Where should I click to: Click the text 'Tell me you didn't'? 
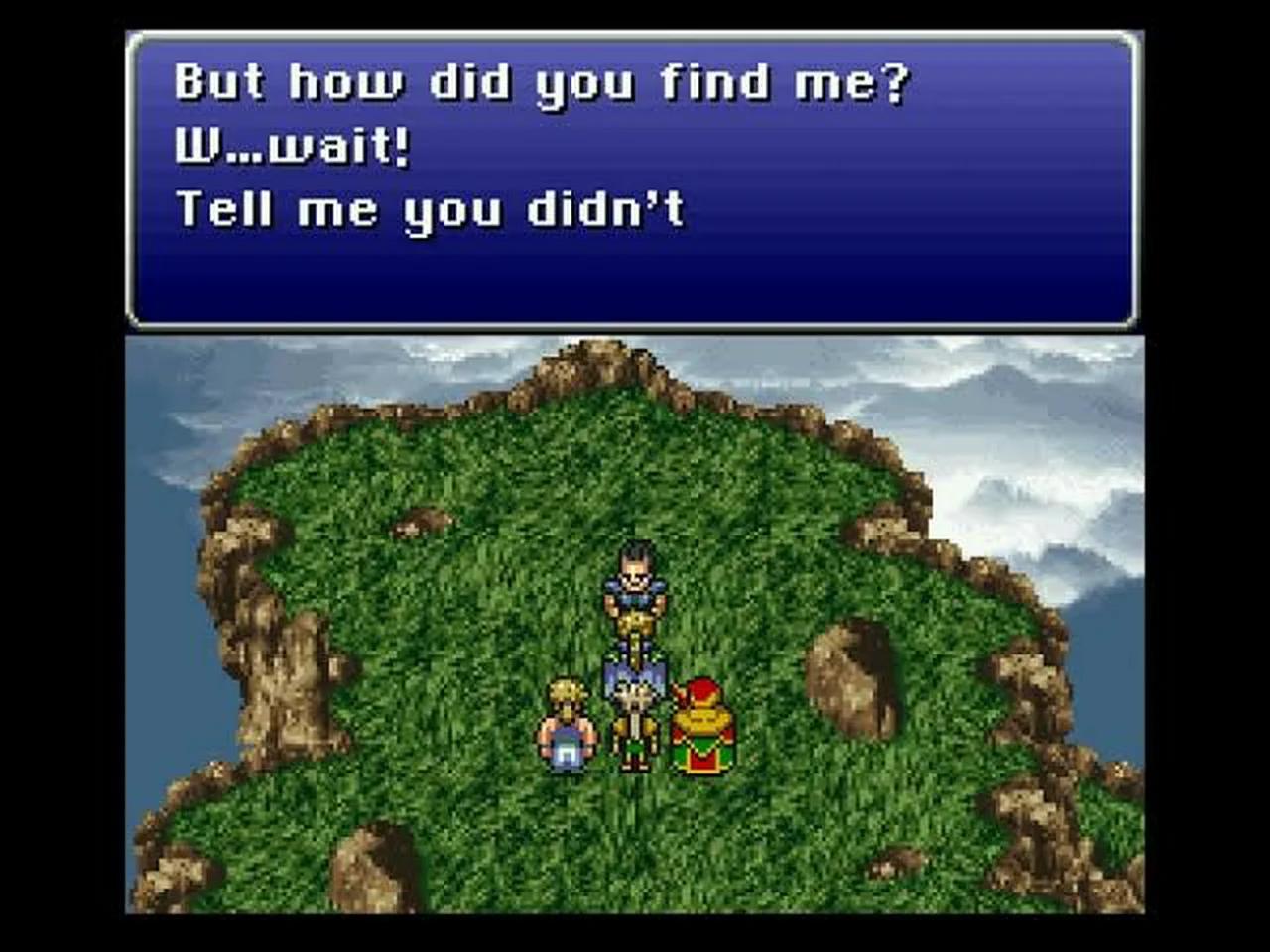432,208
